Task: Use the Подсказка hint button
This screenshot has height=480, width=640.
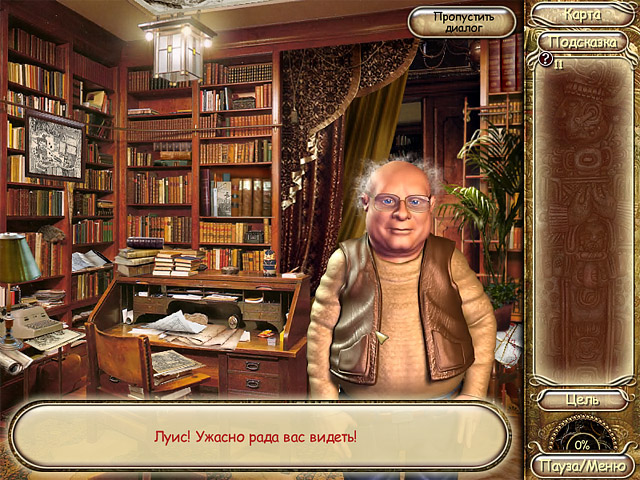Action: point(583,42)
